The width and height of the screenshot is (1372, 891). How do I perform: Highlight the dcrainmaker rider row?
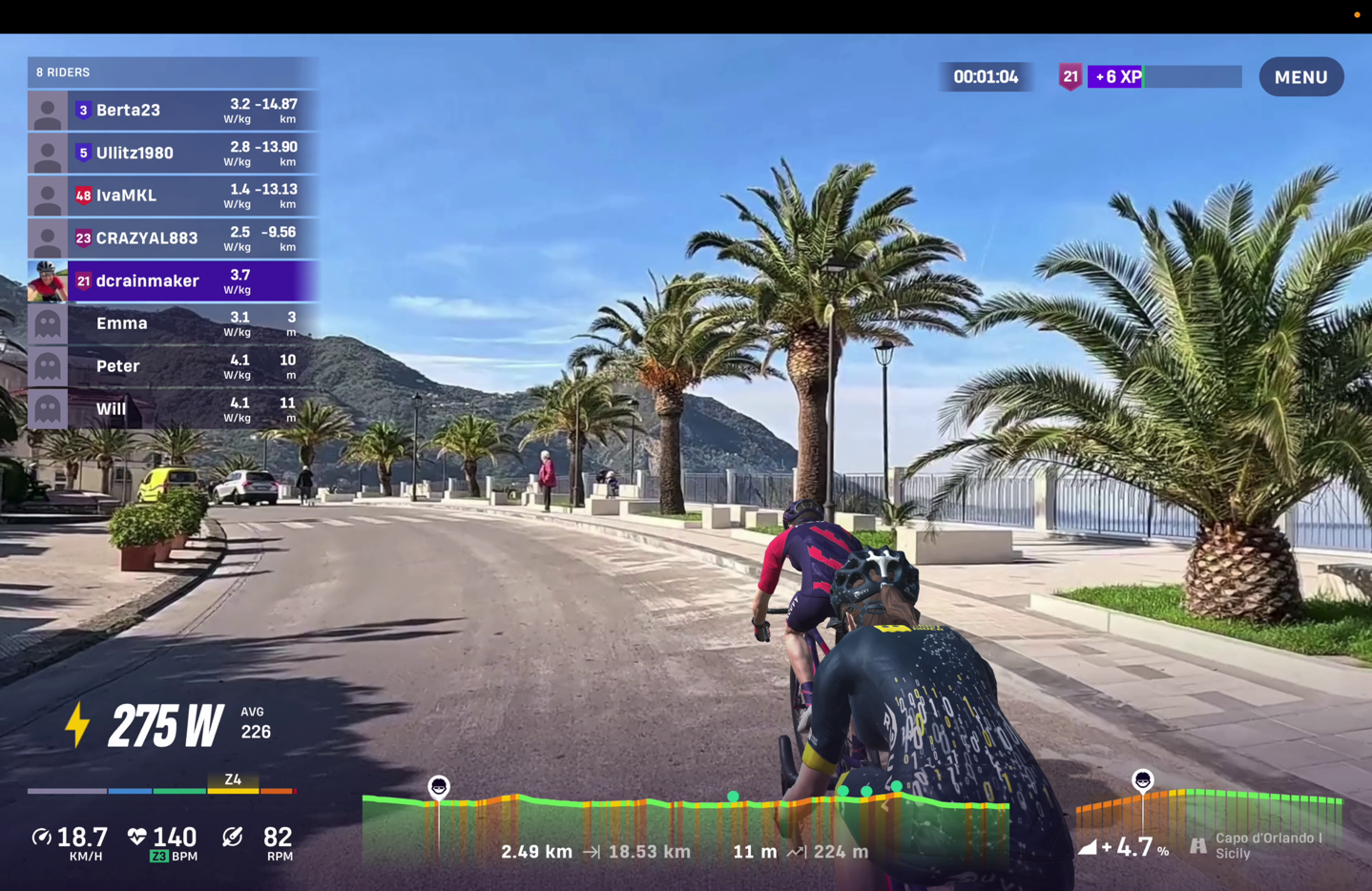pos(173,281)
